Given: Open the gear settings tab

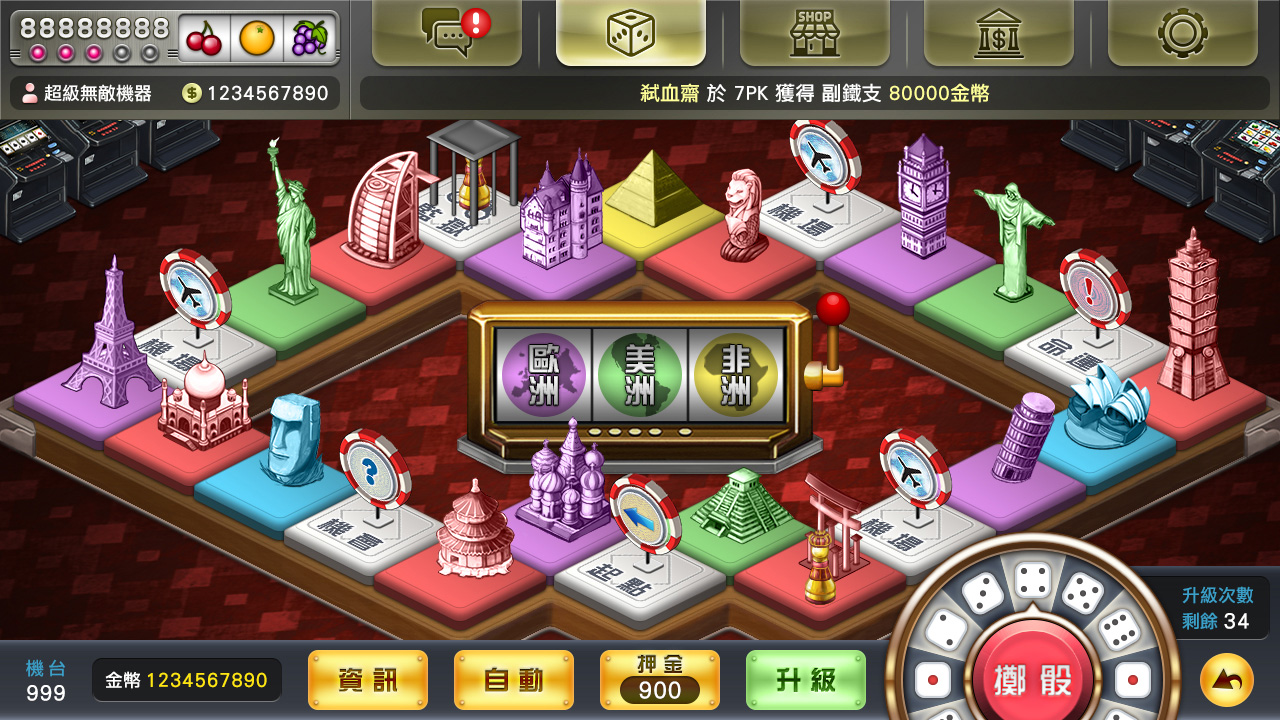Looking at the screenshot, I should [1182, 32].
